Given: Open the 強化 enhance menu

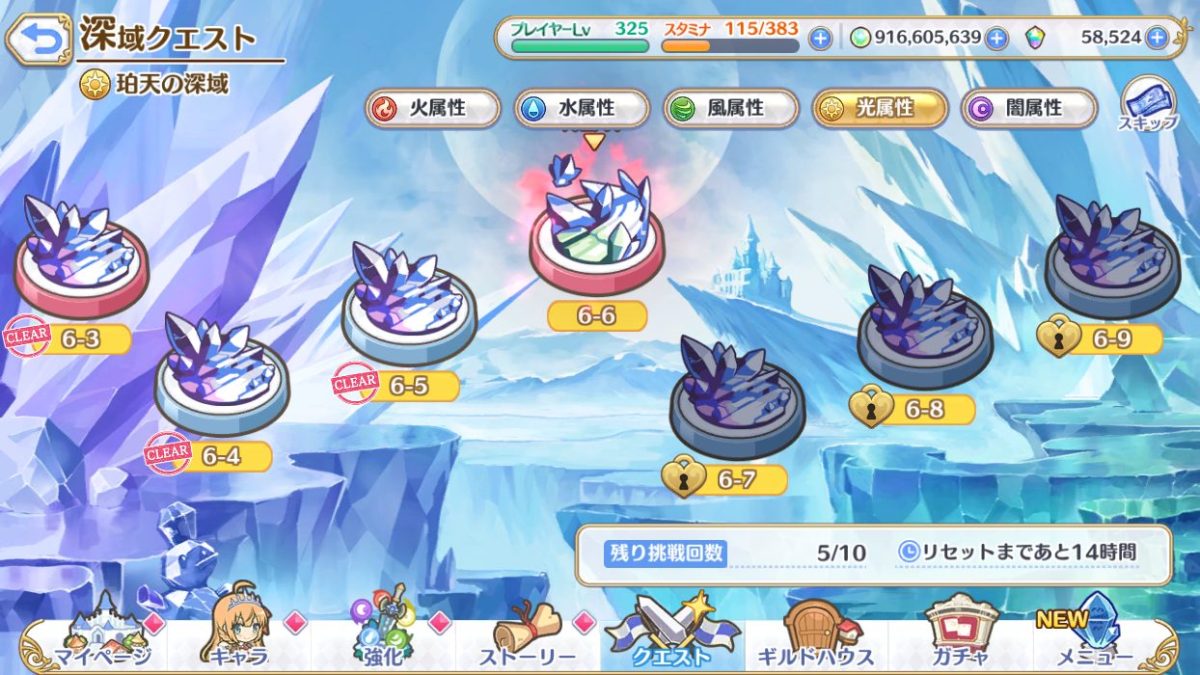Looking at the screenshot, I should [383, 640].
